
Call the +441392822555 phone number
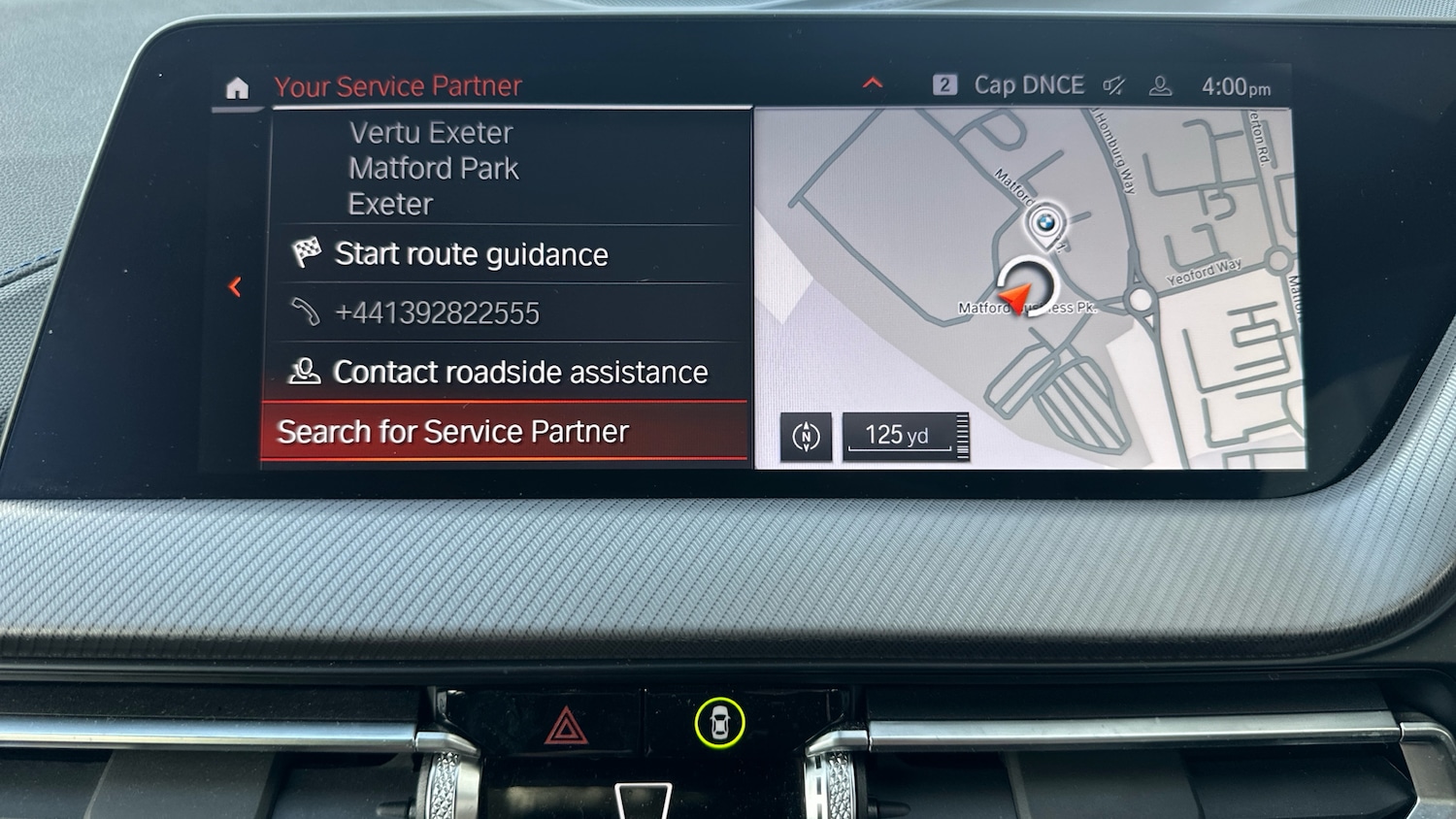(437, 313)
